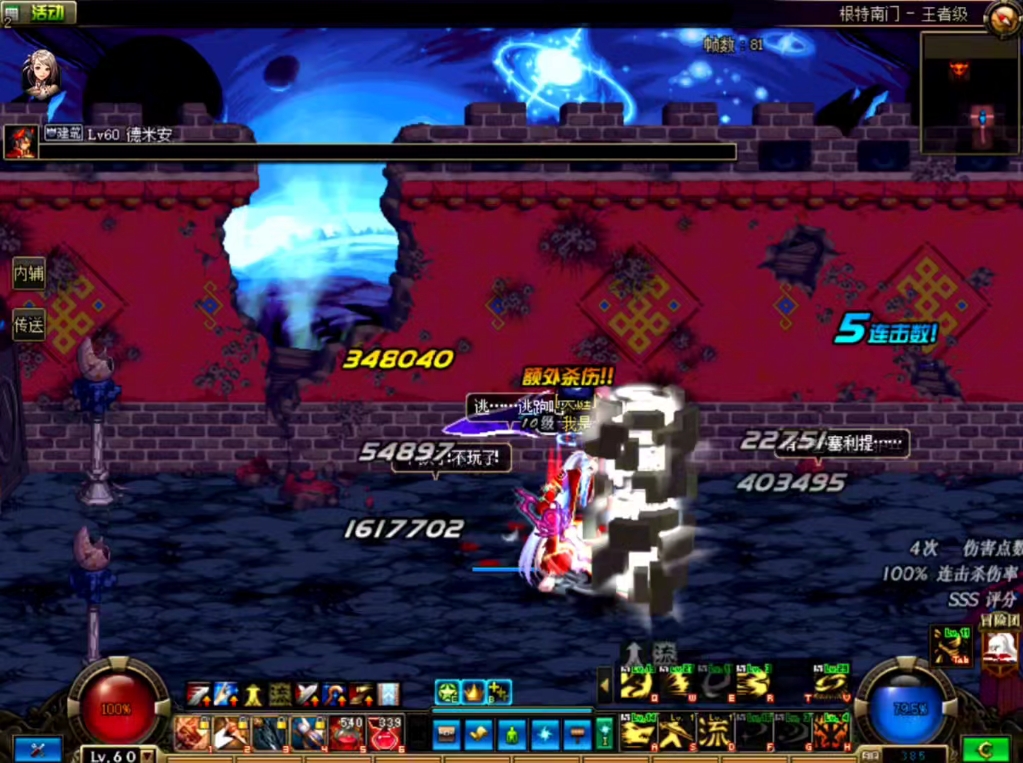This screenshot has width=1023, height=763.
Task: Open the crossed tools settings button
Action: tap(37, 749)
